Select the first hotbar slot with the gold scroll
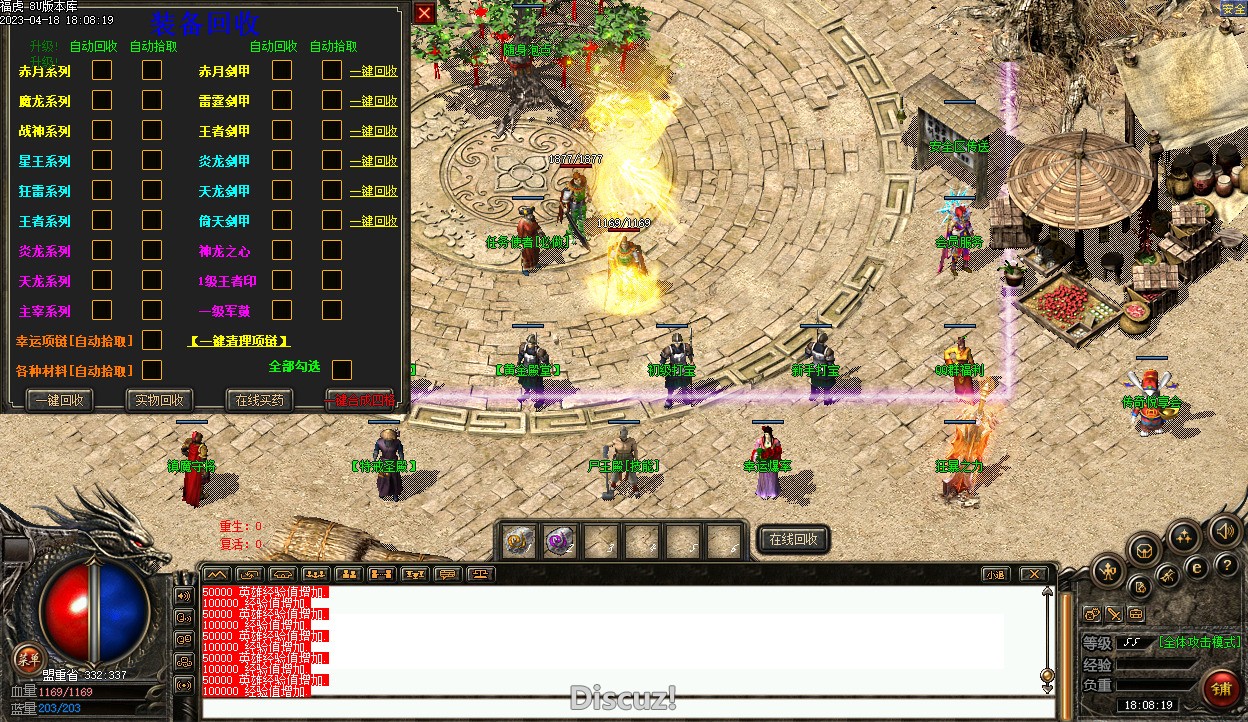The image size is (1248, 722). pyautogui.click(x=518, y=541)
